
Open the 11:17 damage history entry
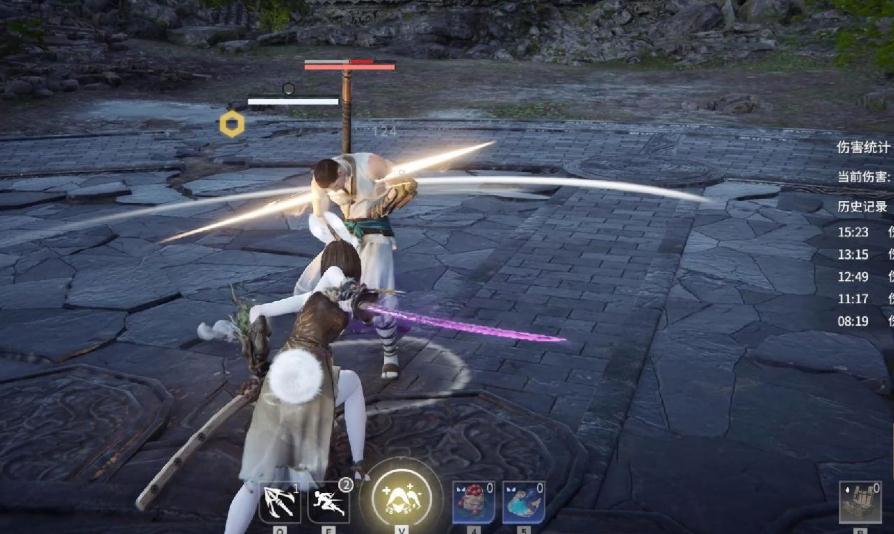[x=862, y=298]
